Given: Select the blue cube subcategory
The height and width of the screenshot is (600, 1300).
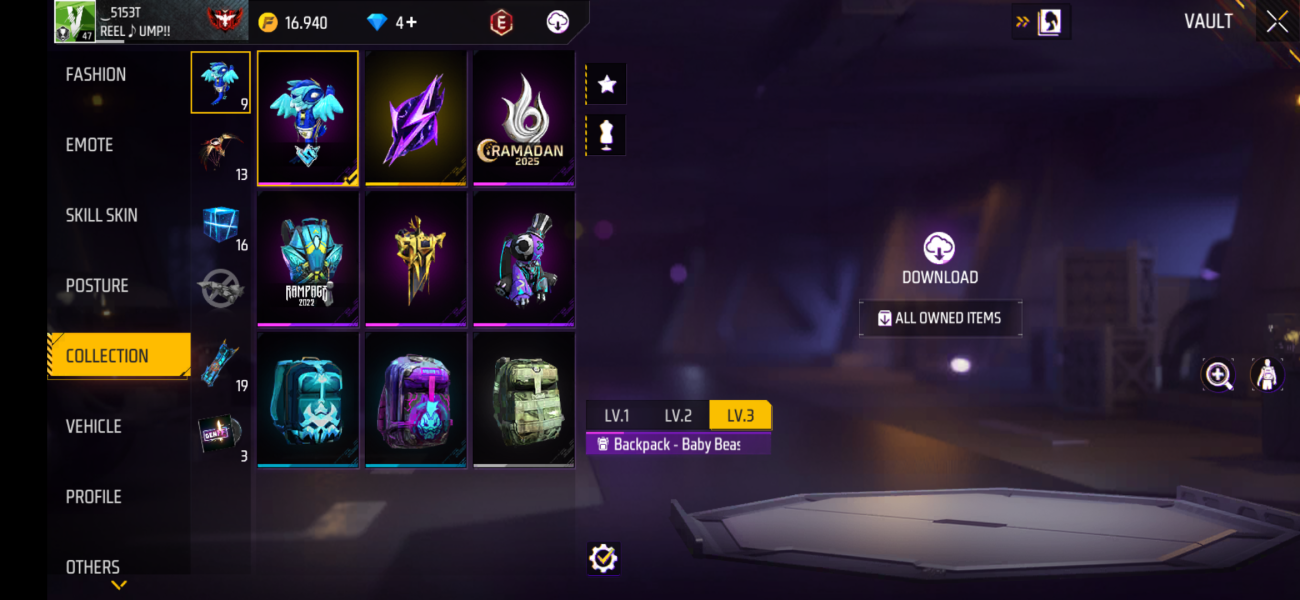Looking at the screenshot, I should [220, 224].
